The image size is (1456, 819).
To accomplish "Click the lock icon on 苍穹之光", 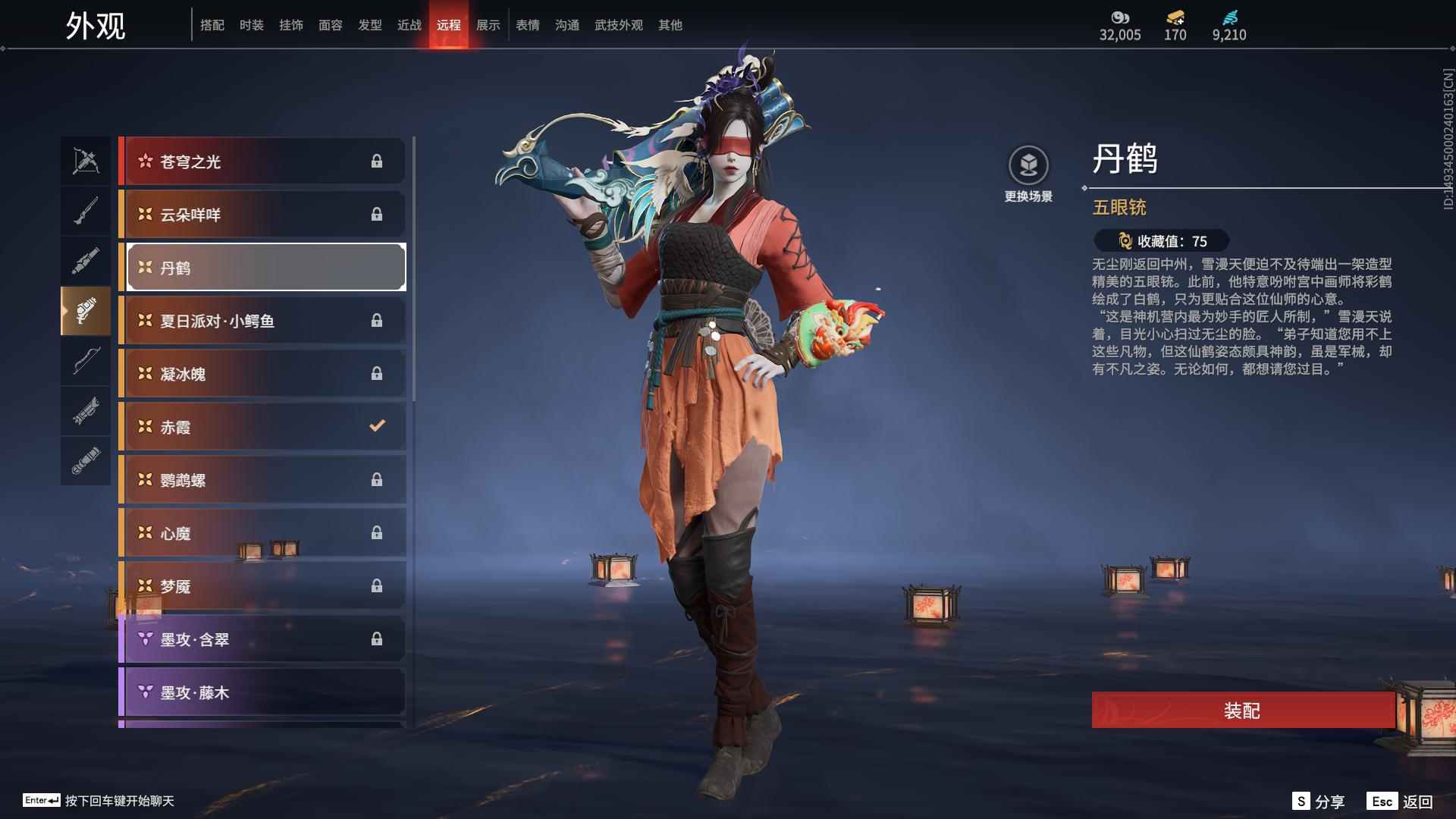I will [377, 161].
